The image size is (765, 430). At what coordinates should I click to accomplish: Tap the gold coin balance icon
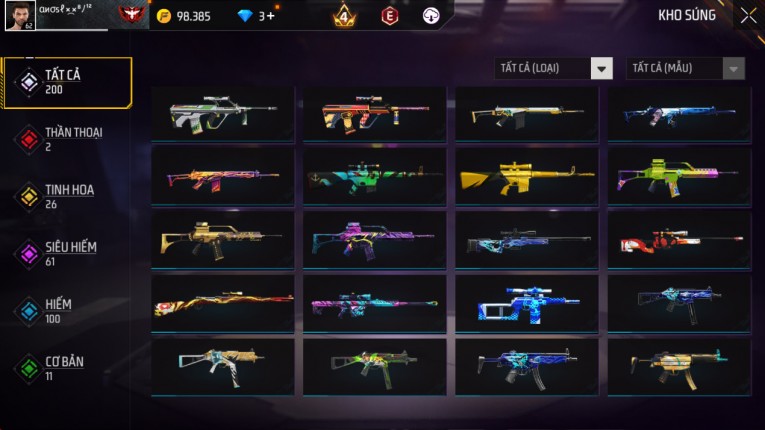(x=165, y=16)
